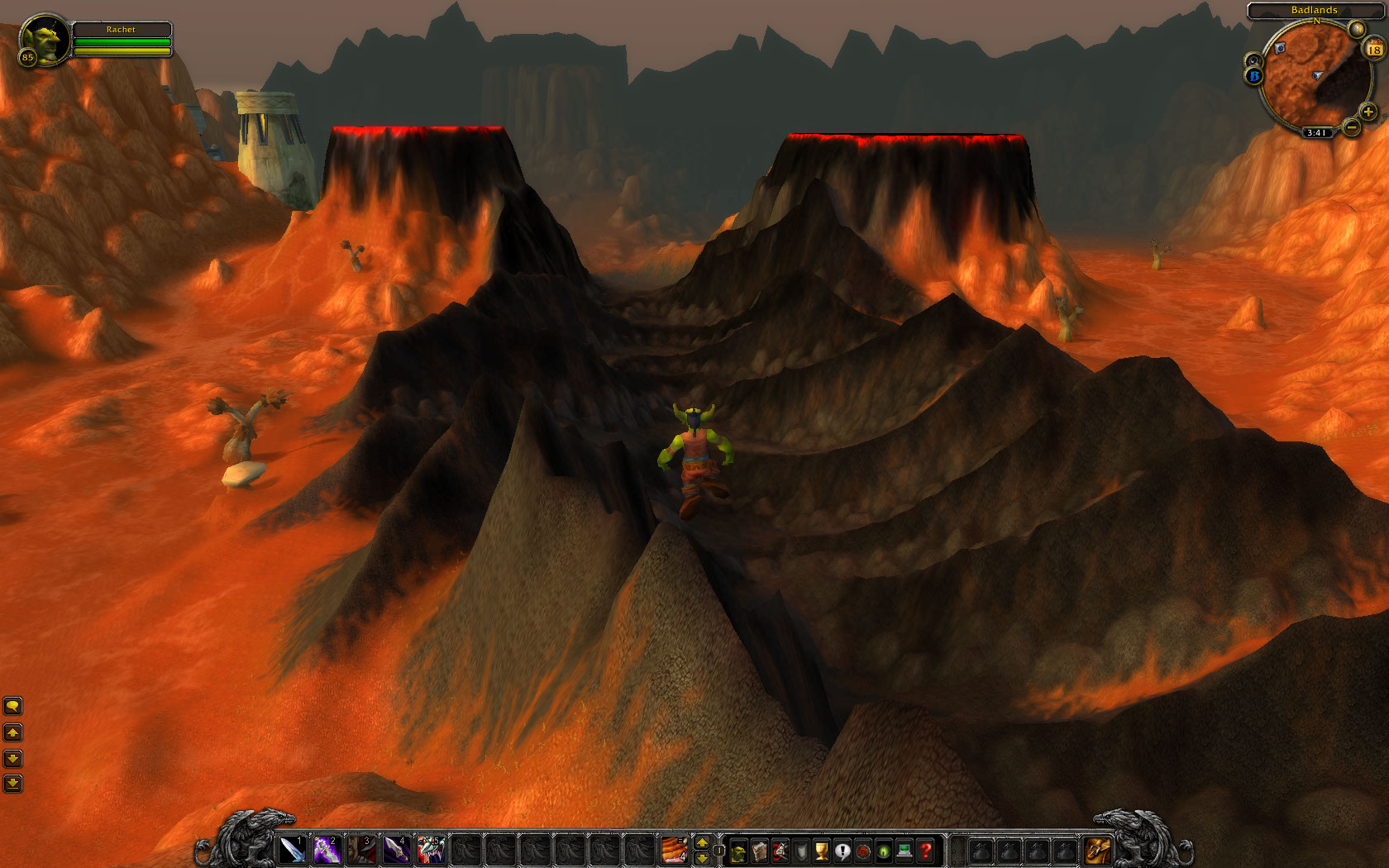
Task: Trigger the goblin face ability in slot 5
Action: click(431, 850)
